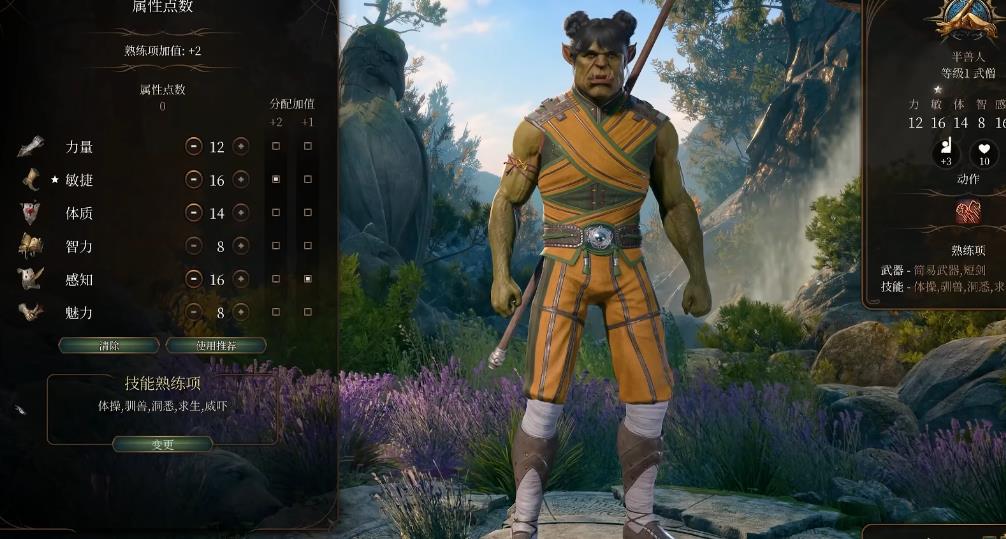Image resolution: width=1006 pixels, height=539 pixels.
Task: Uncheck the +2 bonus on 敏捷
Action: pyautogui.click(x=276, y=179)
